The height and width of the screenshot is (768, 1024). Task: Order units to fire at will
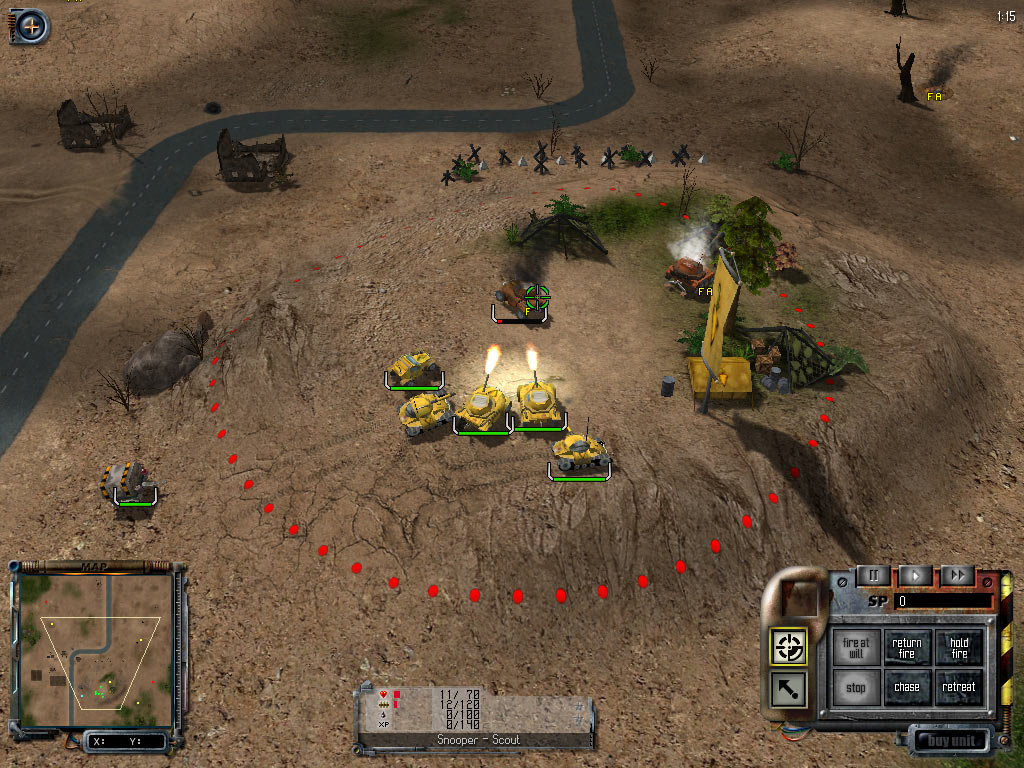[x=856, y=648]
